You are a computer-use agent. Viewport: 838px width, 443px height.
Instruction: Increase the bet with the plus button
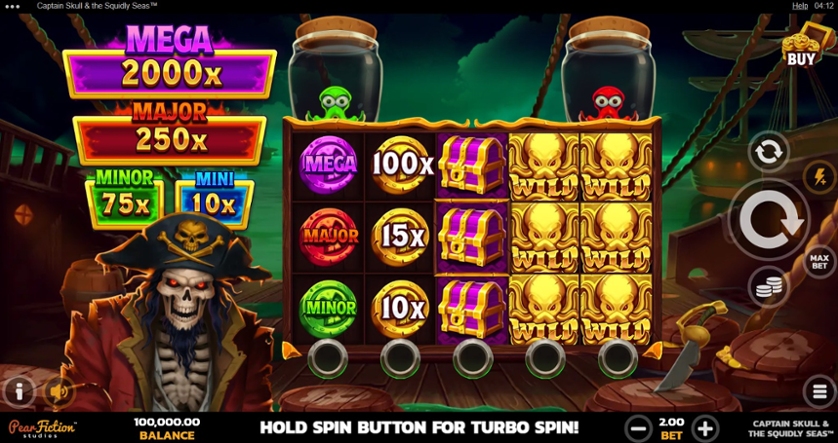coord(705,428)
